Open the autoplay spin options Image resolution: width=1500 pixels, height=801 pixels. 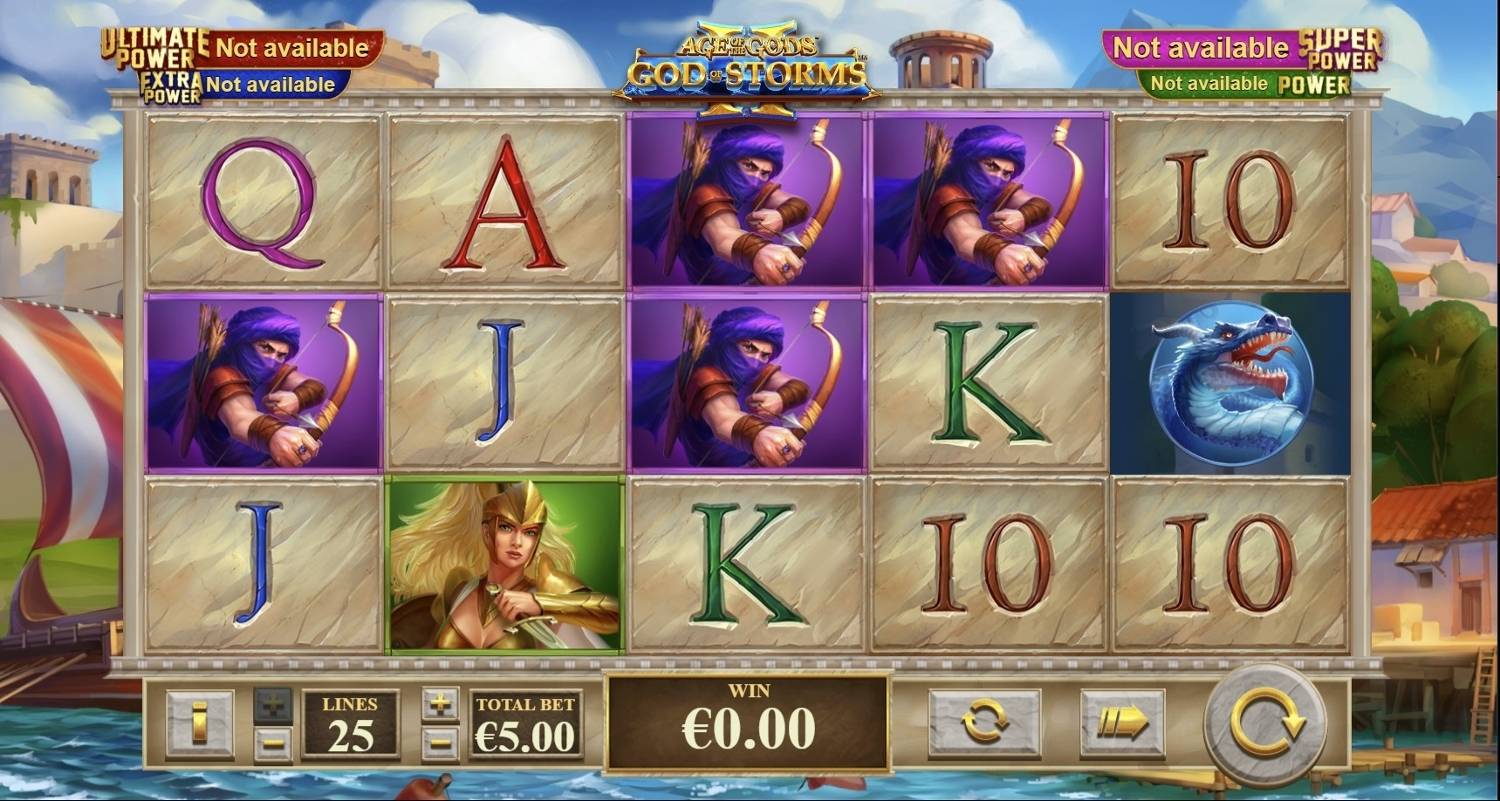pos(984,723)
